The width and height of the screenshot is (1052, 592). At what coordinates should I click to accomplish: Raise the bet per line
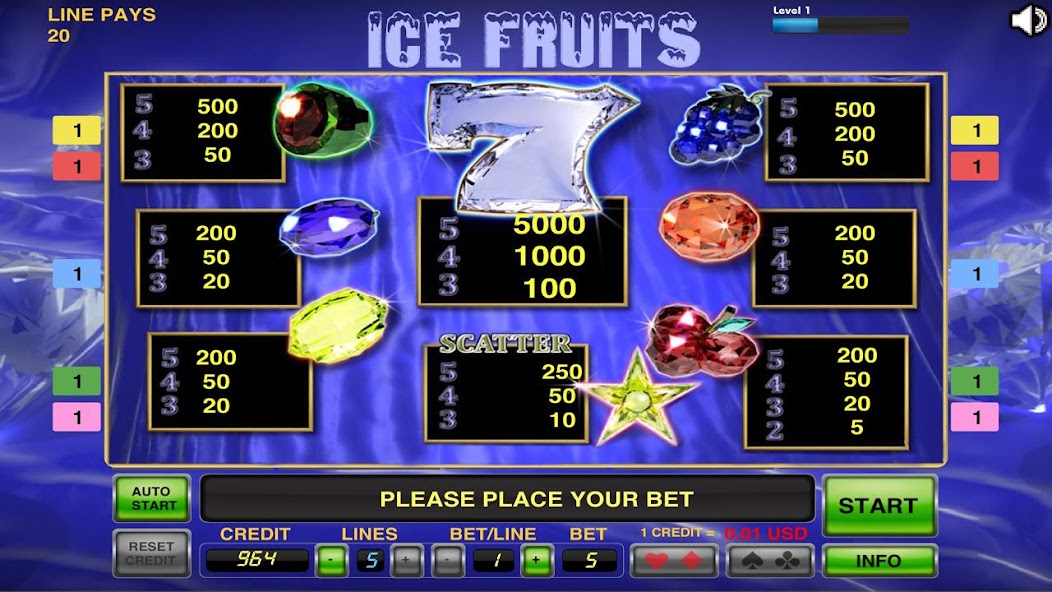coord(536,561)
